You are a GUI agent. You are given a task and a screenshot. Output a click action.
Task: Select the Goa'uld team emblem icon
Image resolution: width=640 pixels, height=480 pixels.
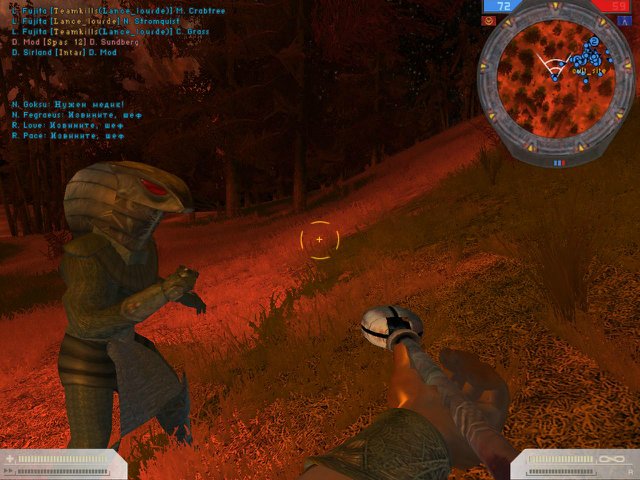(x=489, y=20)
